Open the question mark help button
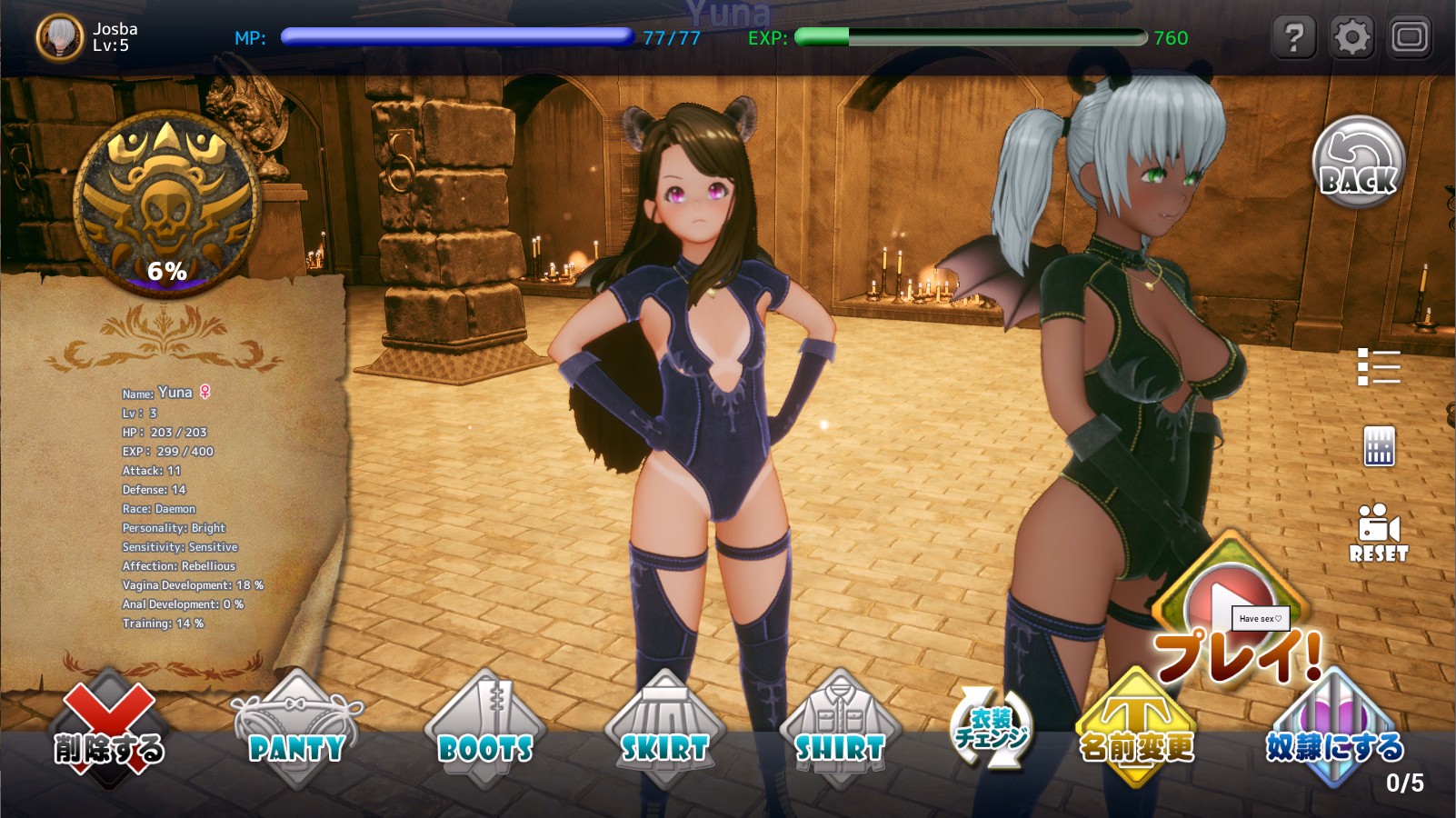Viewport: 1456px width, 818px height. [1293, 38]
